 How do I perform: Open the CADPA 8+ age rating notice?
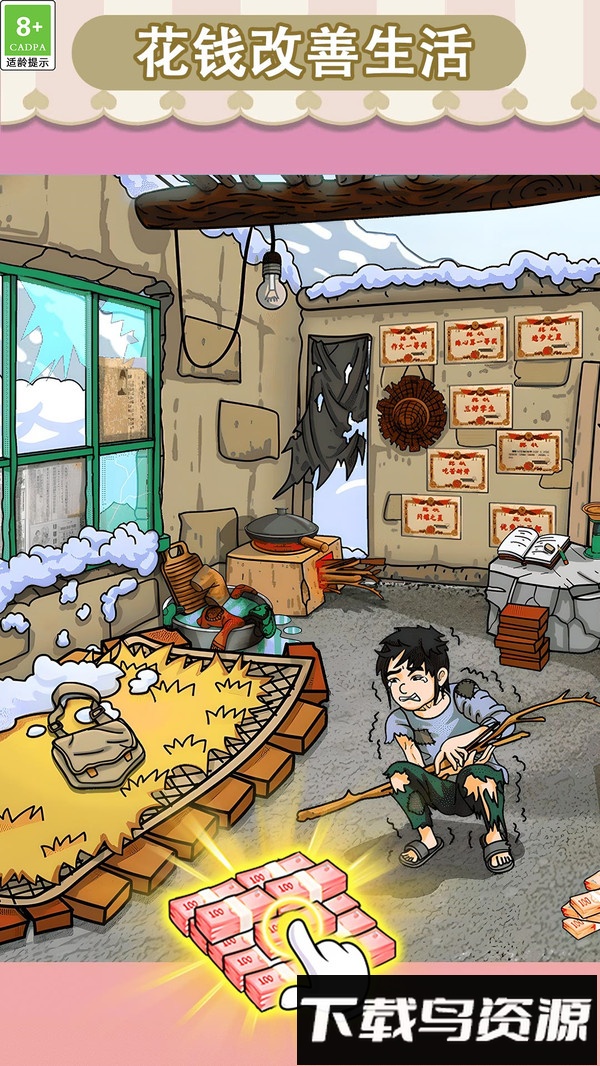click(30, 36)
